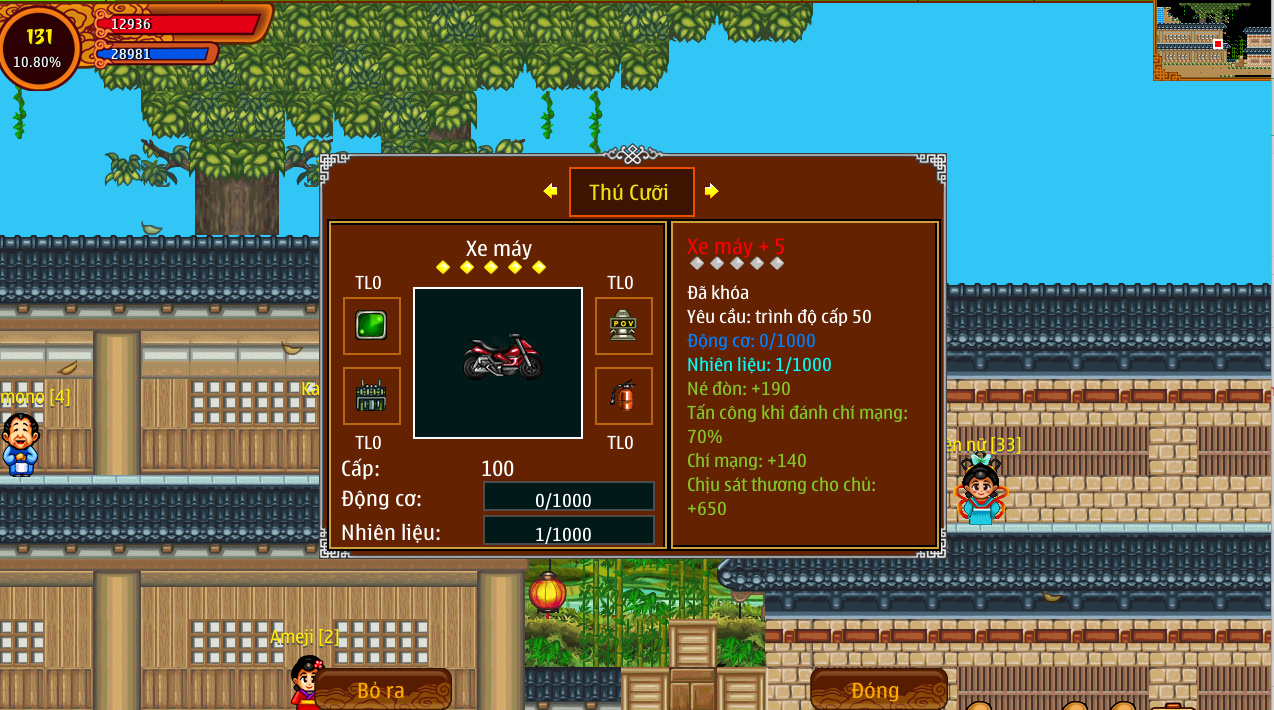1274x710 pixels.
Task: Choose the POV canister equipment slot
Action: (x=623, y=325)
